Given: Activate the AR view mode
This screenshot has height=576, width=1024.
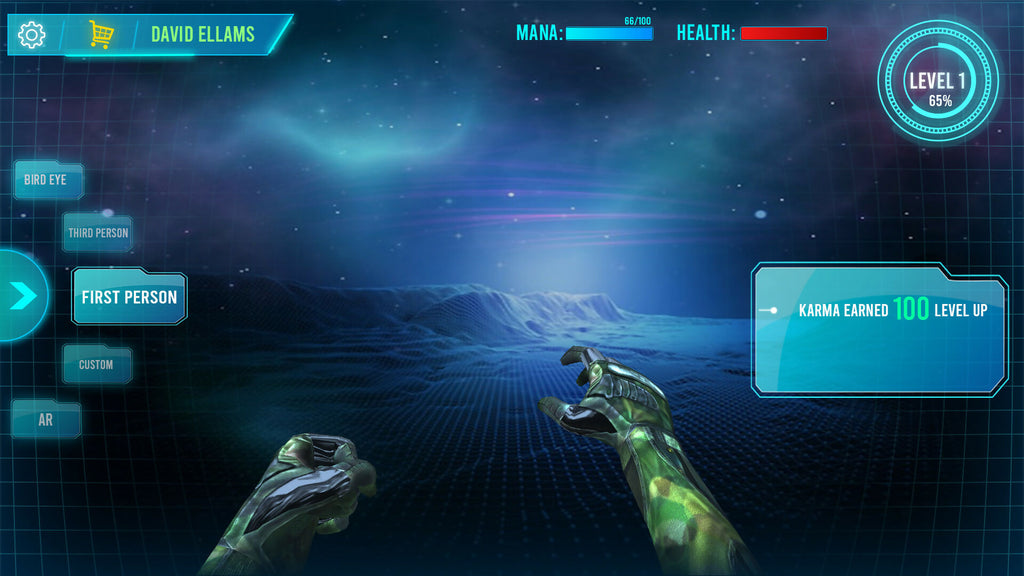Looking at the screenshot, I should coord(45,420).
